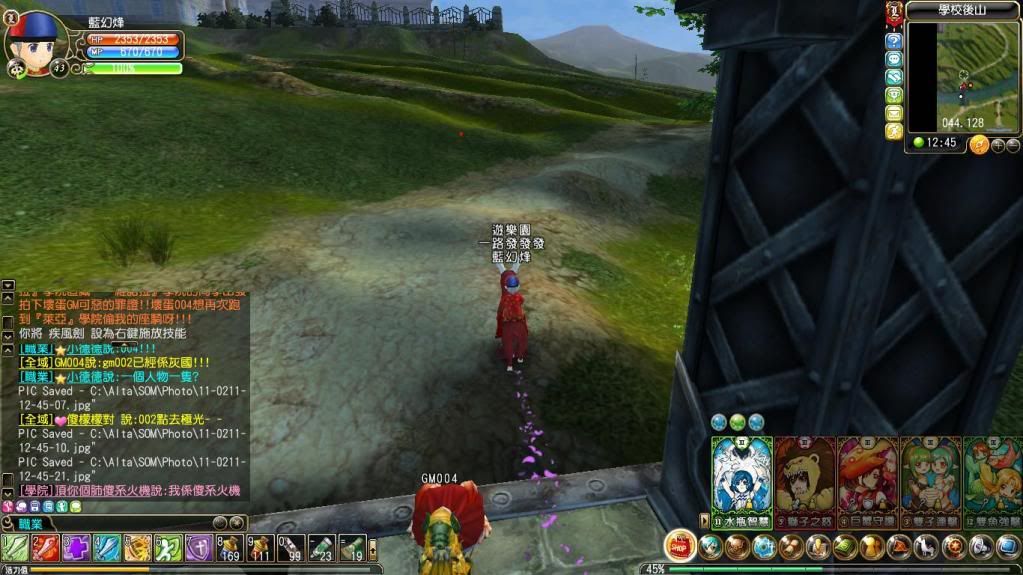Image resolution: width=1023 pixels, height=575 pixels.
Task: Use the orange potion with 111 count
Action: coord(261,547)
